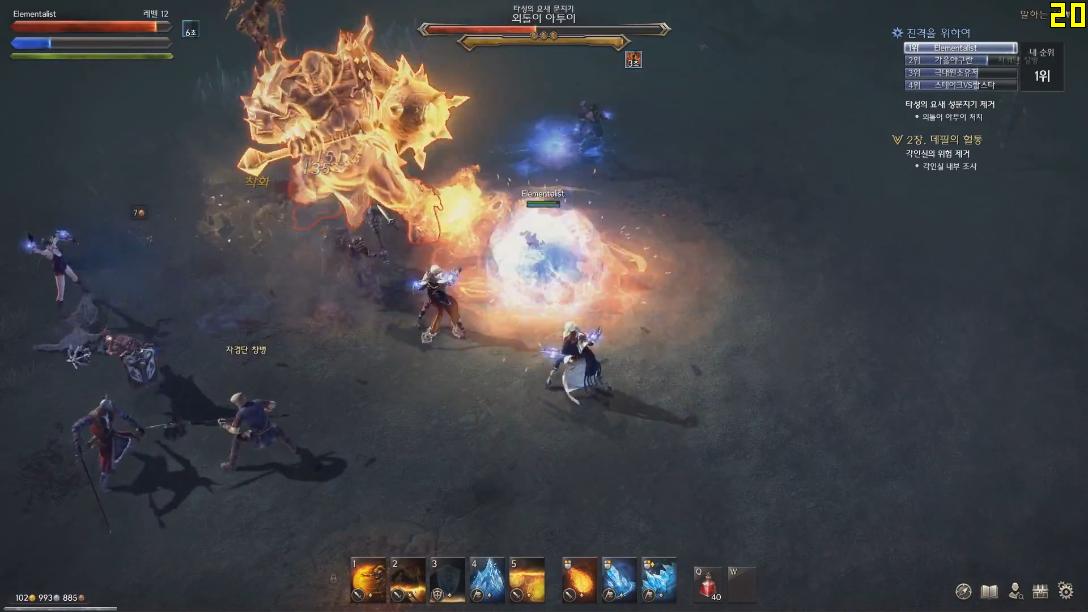This screenshot has width=1088, height=612.
Task: Click the snowflake-marked mission title in the tracker
Action: coord(938,33)
